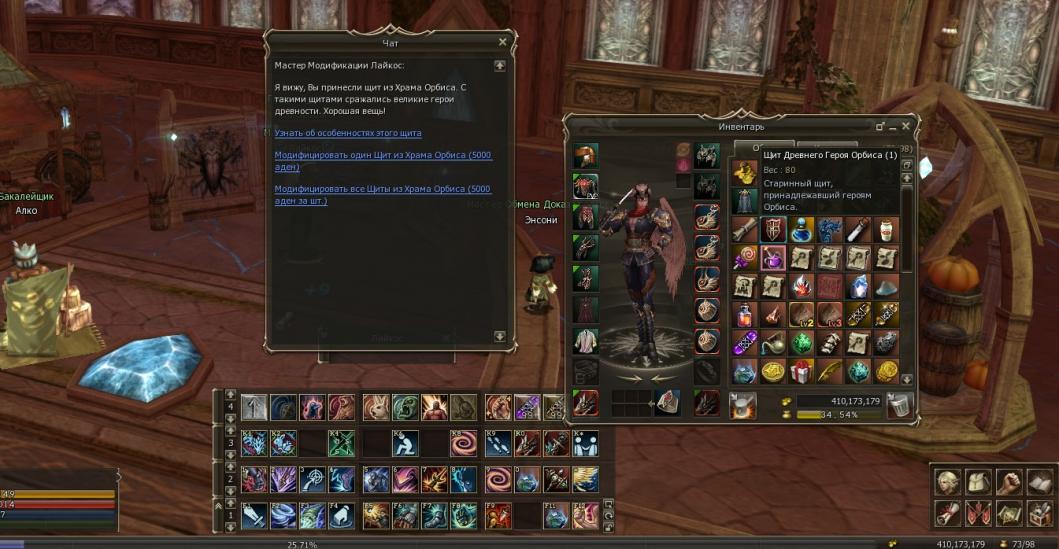
Task: Open the inventory bag menu icon
Action: click(978, 482)
